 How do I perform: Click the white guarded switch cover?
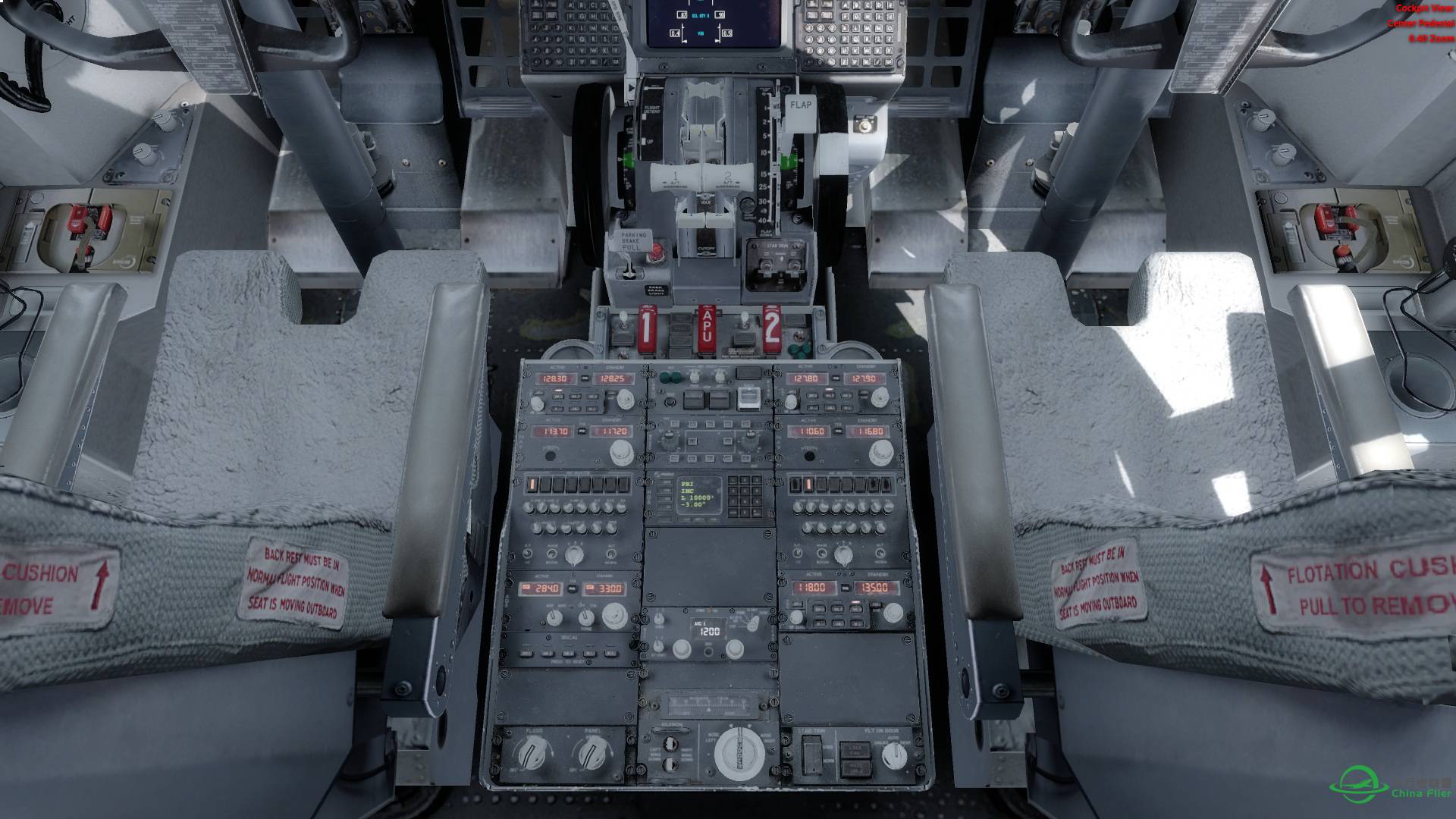point(748,397)
